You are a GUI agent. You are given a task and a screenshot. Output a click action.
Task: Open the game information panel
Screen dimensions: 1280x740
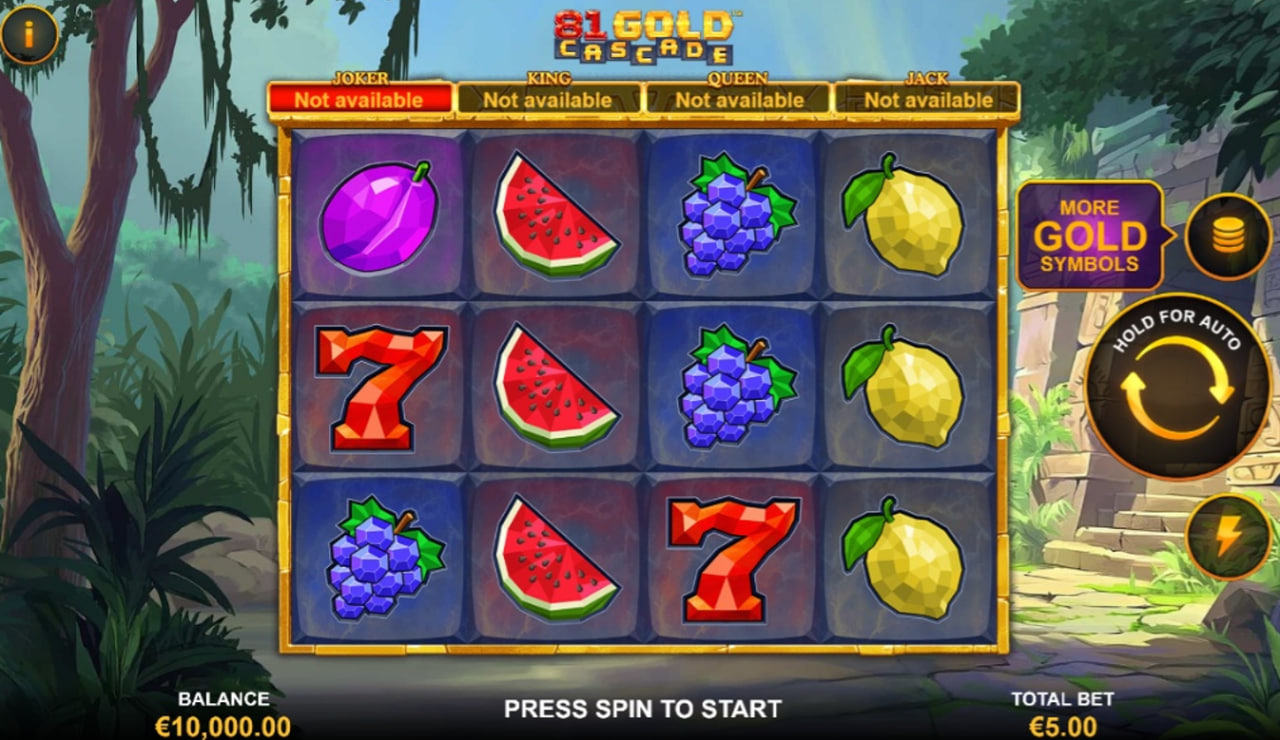coord(27,33)
